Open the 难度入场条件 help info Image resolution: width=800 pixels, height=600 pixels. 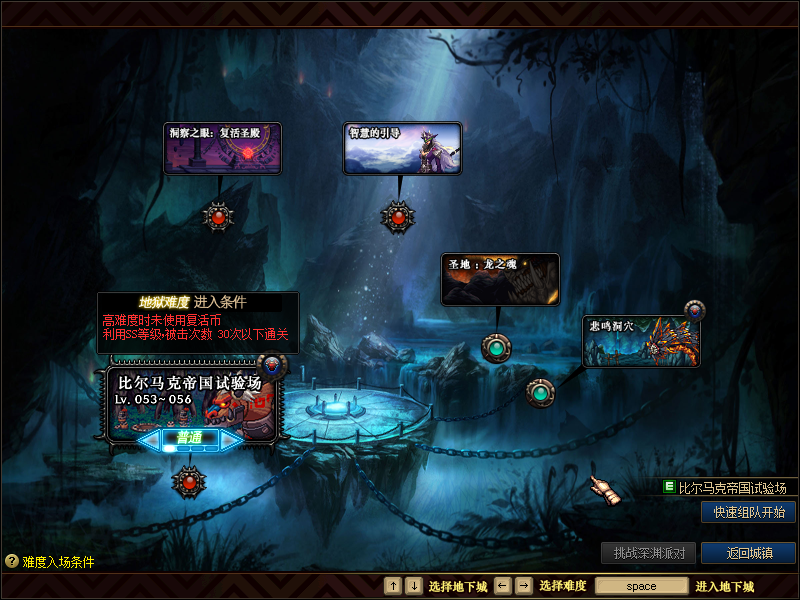tap(50, 562)
